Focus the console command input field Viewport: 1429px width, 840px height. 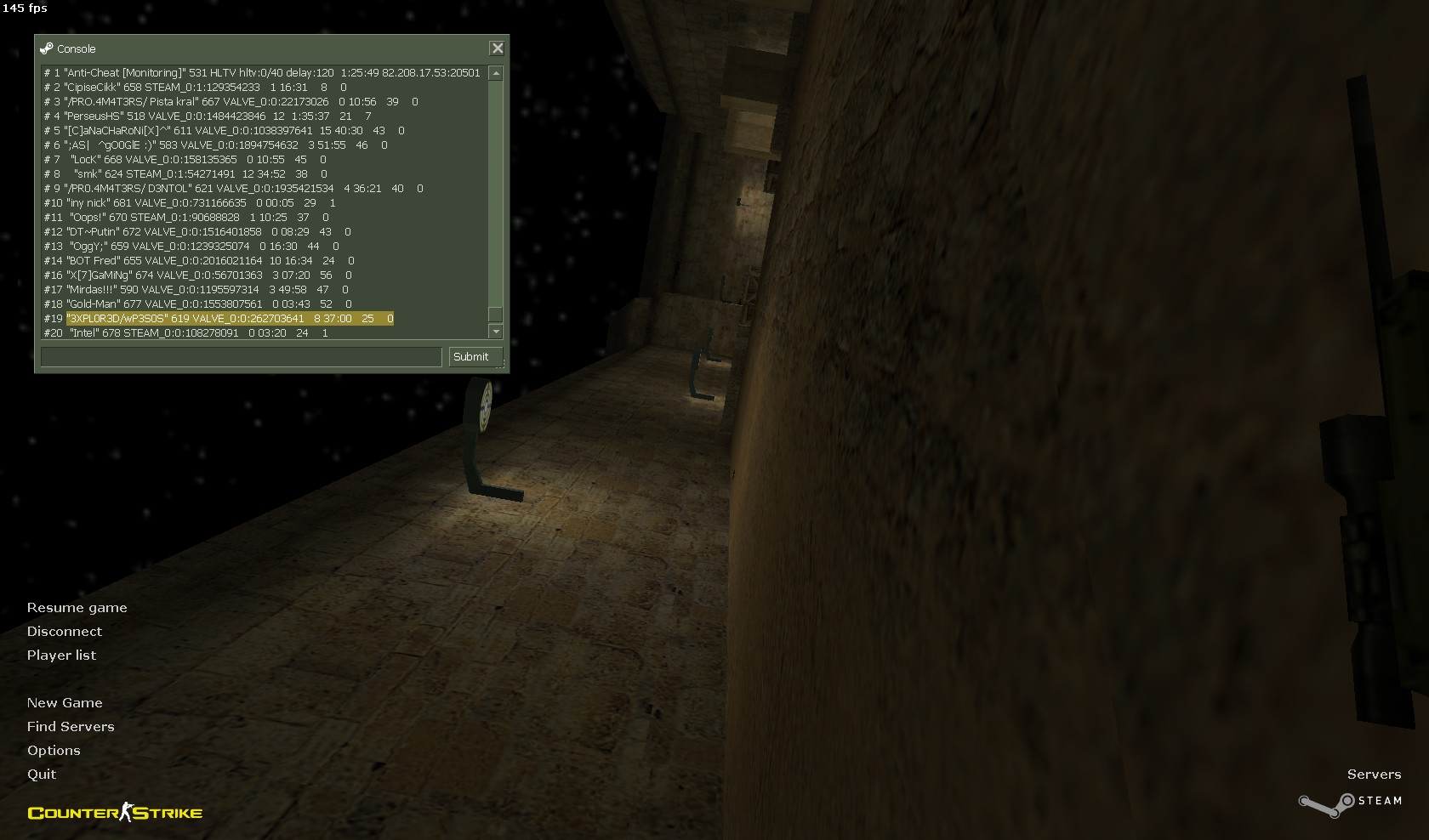pyautogui.click(x=241, y=357)
